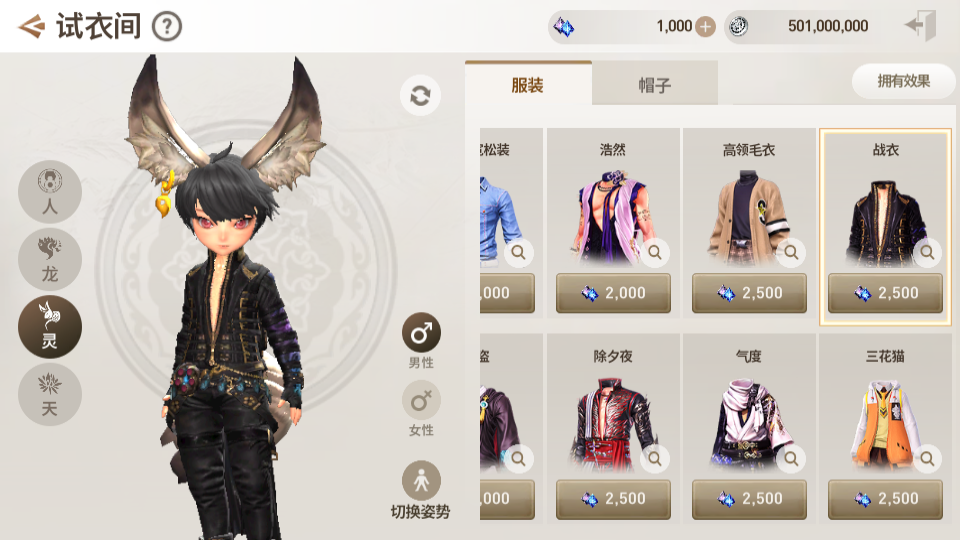The height and width of the screenshot is (540, 960).
Task: Inspect 气度 outfit with its magnifier icon
Action: (791, 459)
